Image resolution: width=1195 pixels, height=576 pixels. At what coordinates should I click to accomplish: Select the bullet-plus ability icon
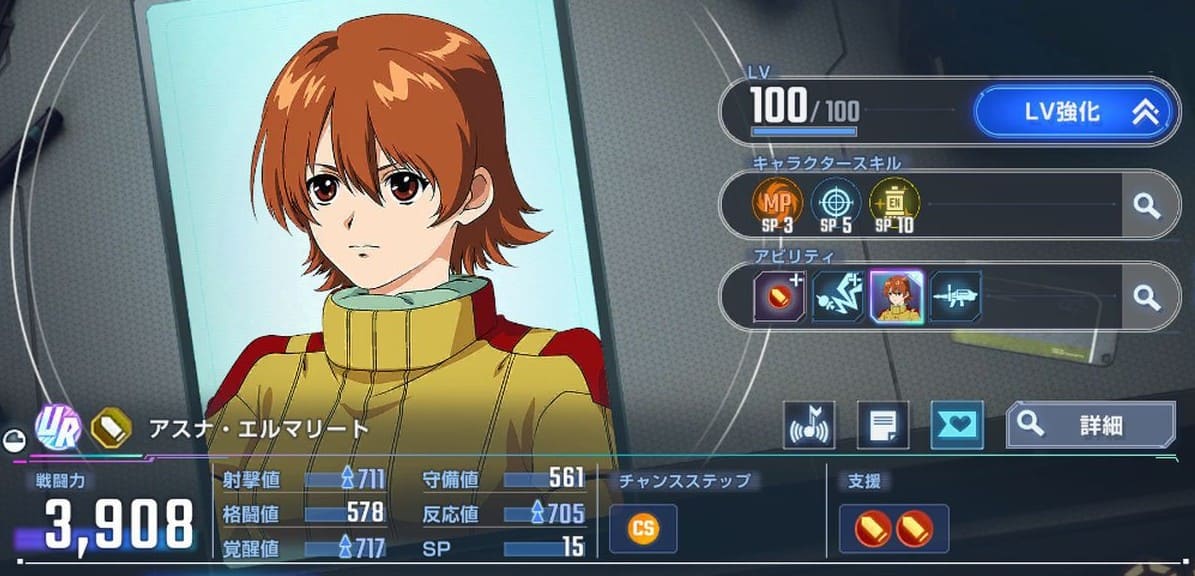click(x=778, y=296)
